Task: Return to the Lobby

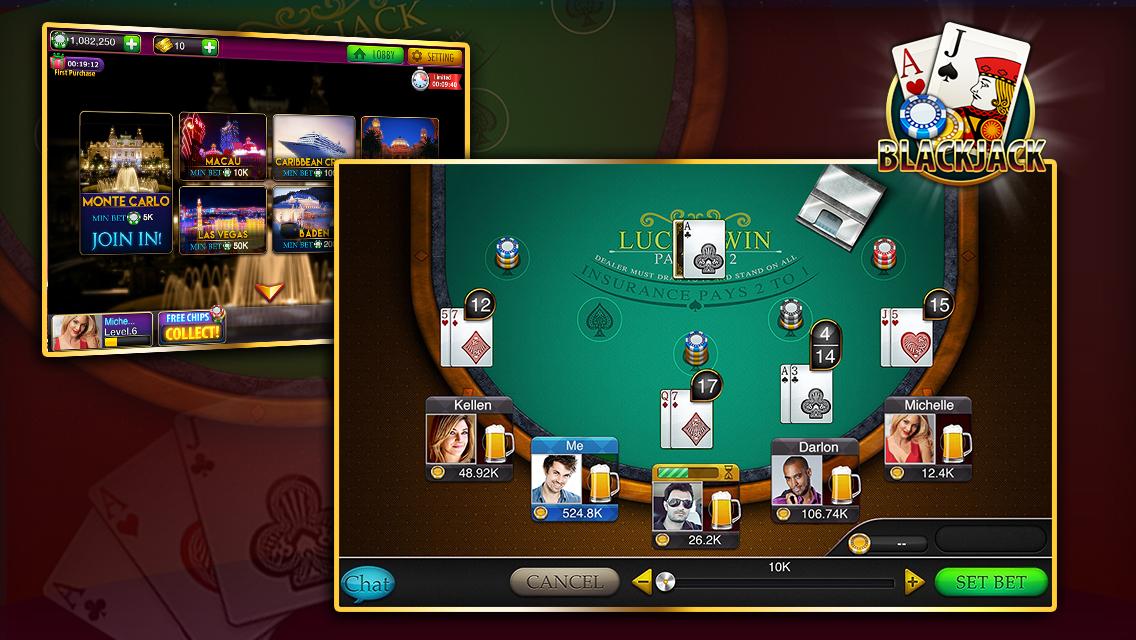Action: [375, 56]
